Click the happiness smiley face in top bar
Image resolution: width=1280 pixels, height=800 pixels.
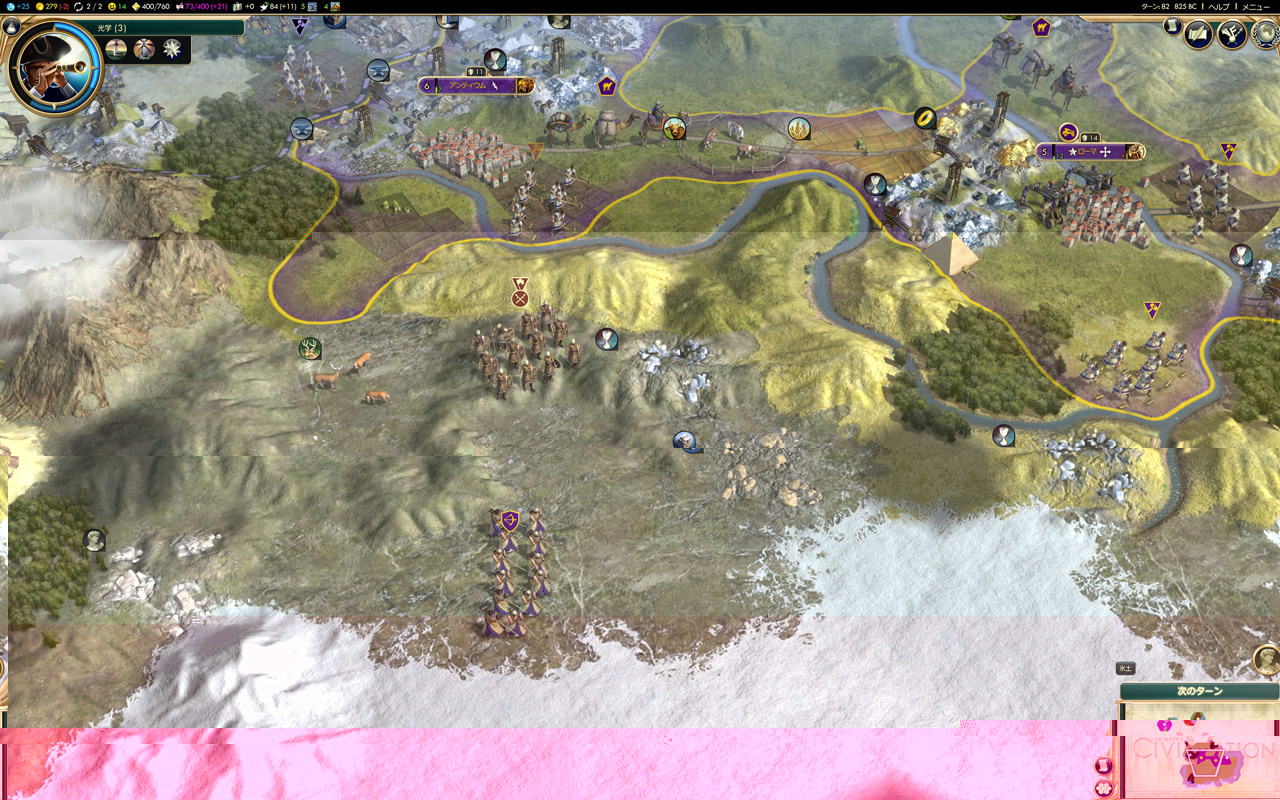112,6
